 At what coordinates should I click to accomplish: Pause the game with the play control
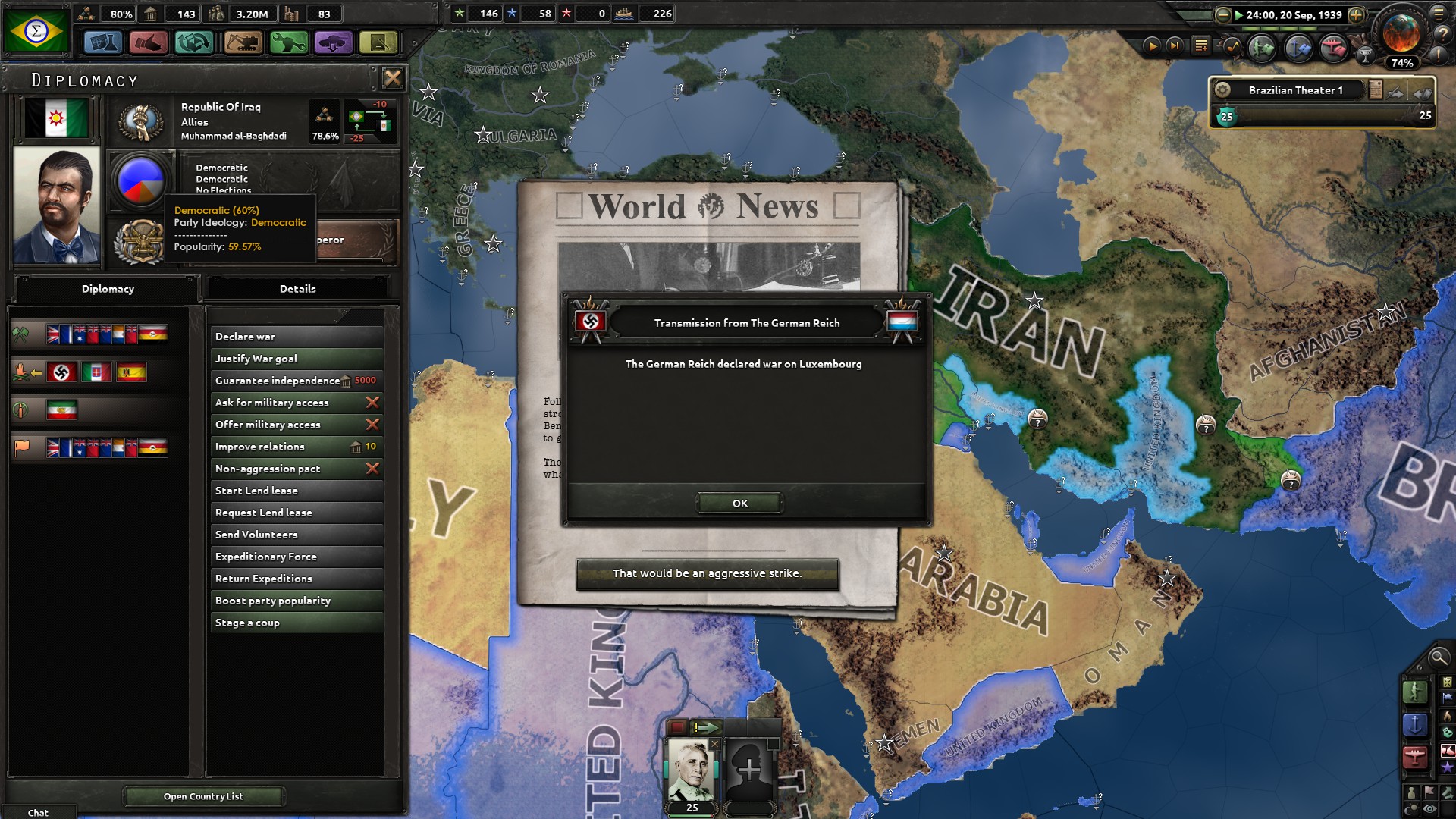(x=1153, y=46)
